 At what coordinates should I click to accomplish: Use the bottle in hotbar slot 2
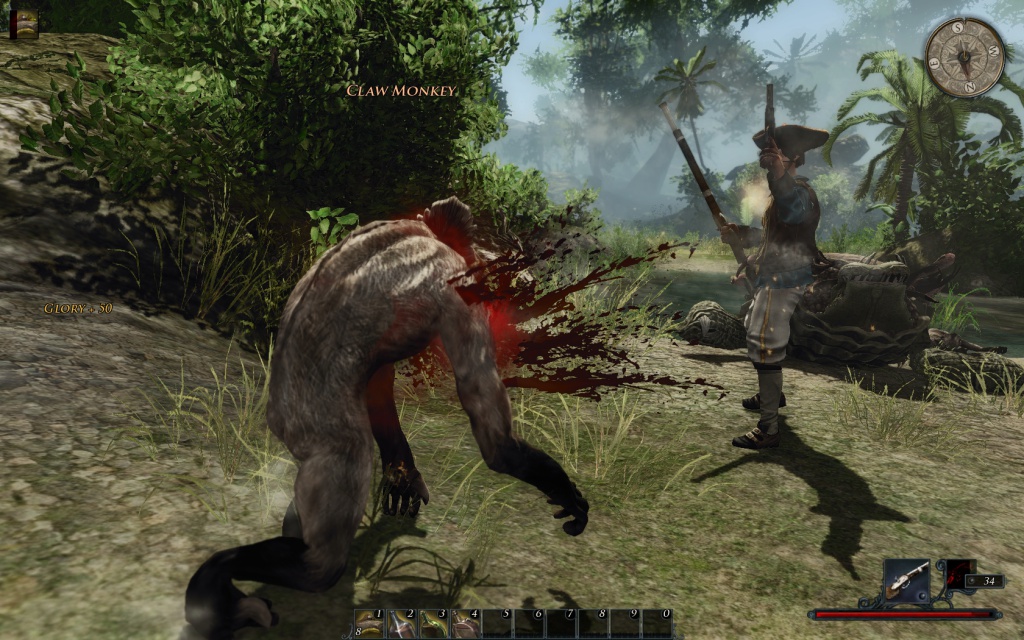pos(402,624)
